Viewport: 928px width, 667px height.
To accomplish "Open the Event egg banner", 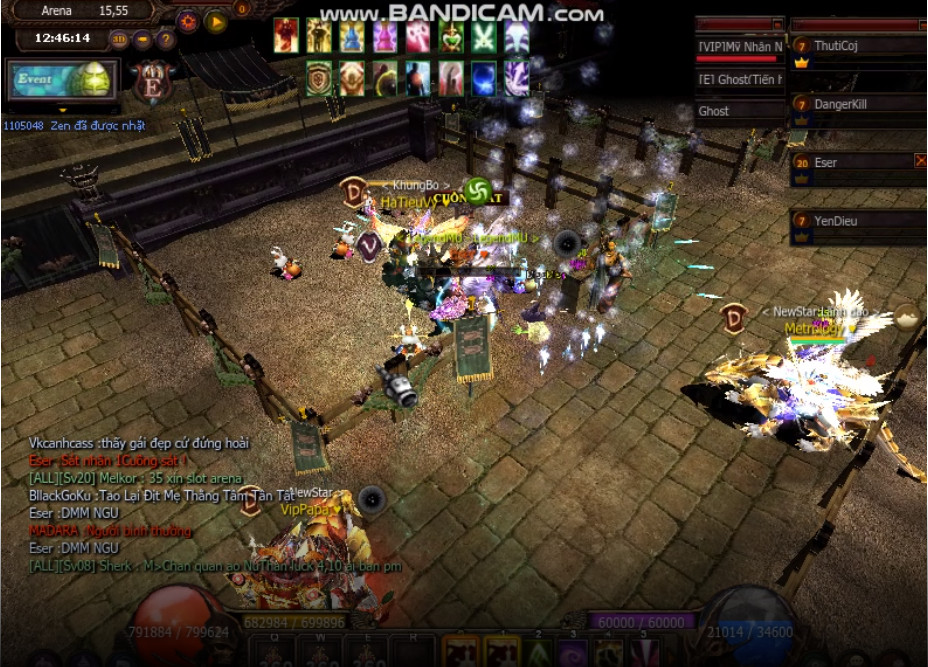I will coord(63,79).
